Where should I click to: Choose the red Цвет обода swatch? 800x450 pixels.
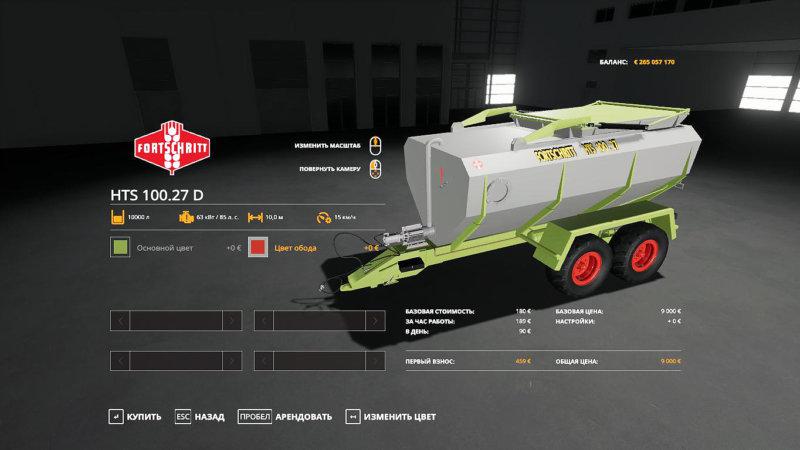258,247
